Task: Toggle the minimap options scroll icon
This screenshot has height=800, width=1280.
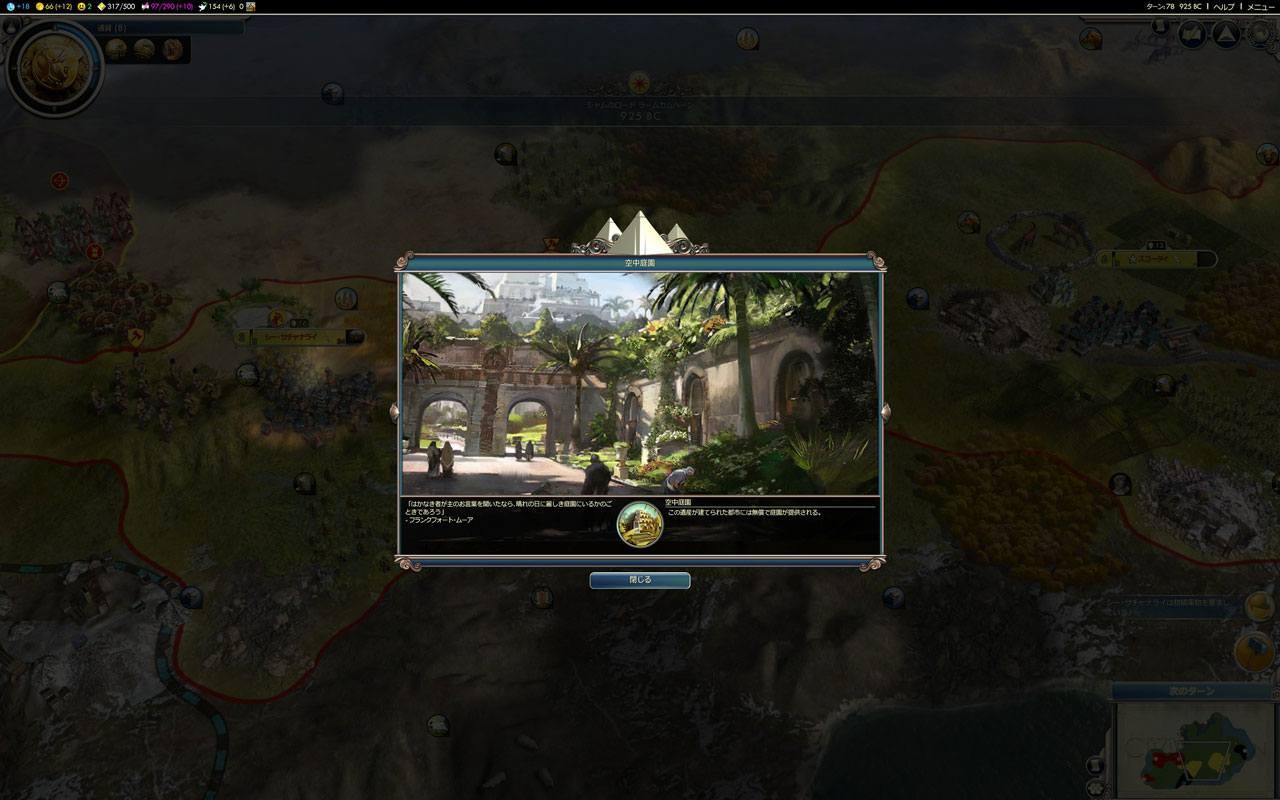Action: (x=1096, y=766)
